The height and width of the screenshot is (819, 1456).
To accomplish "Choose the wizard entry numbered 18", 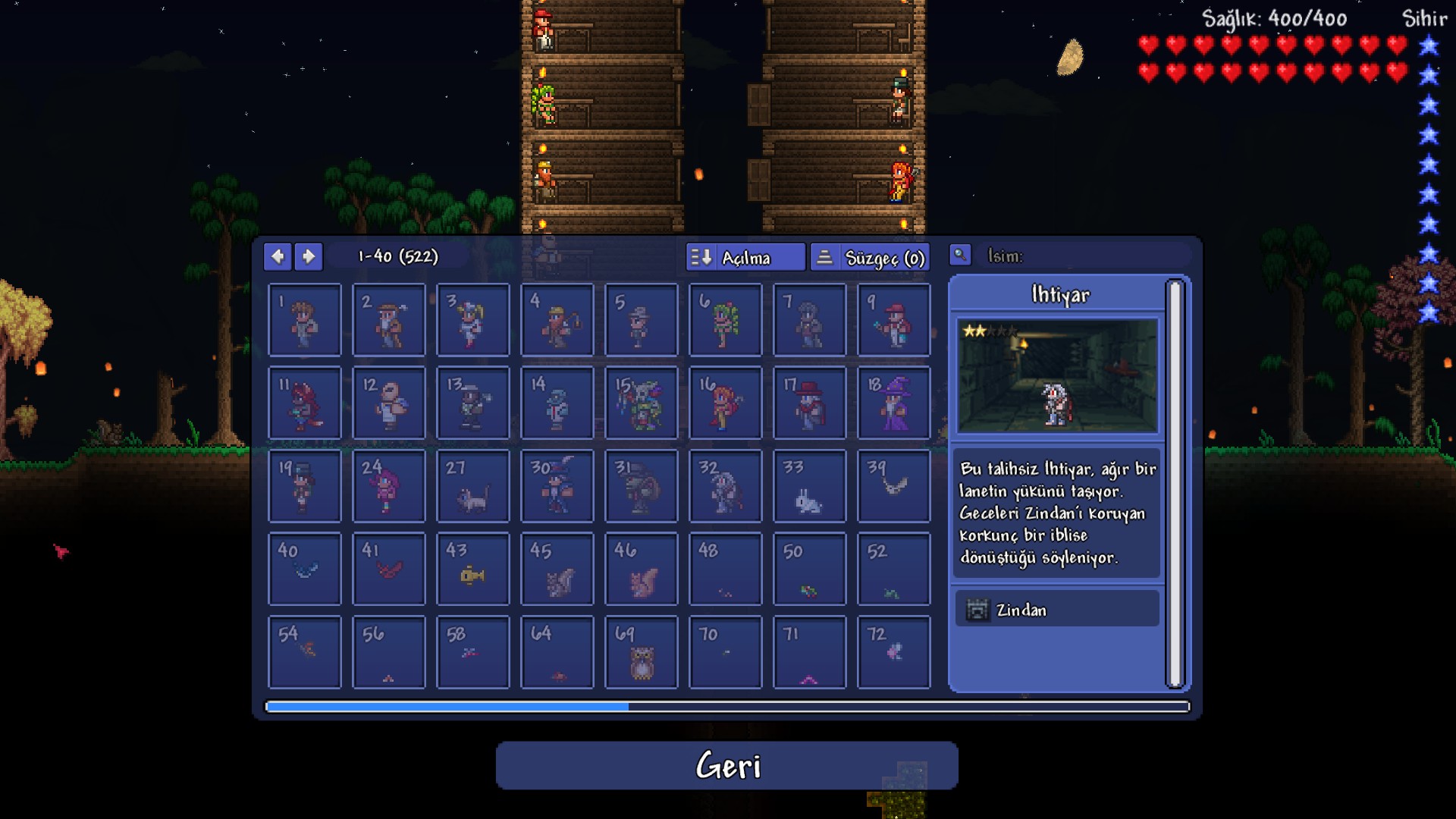I will (894, 403).
